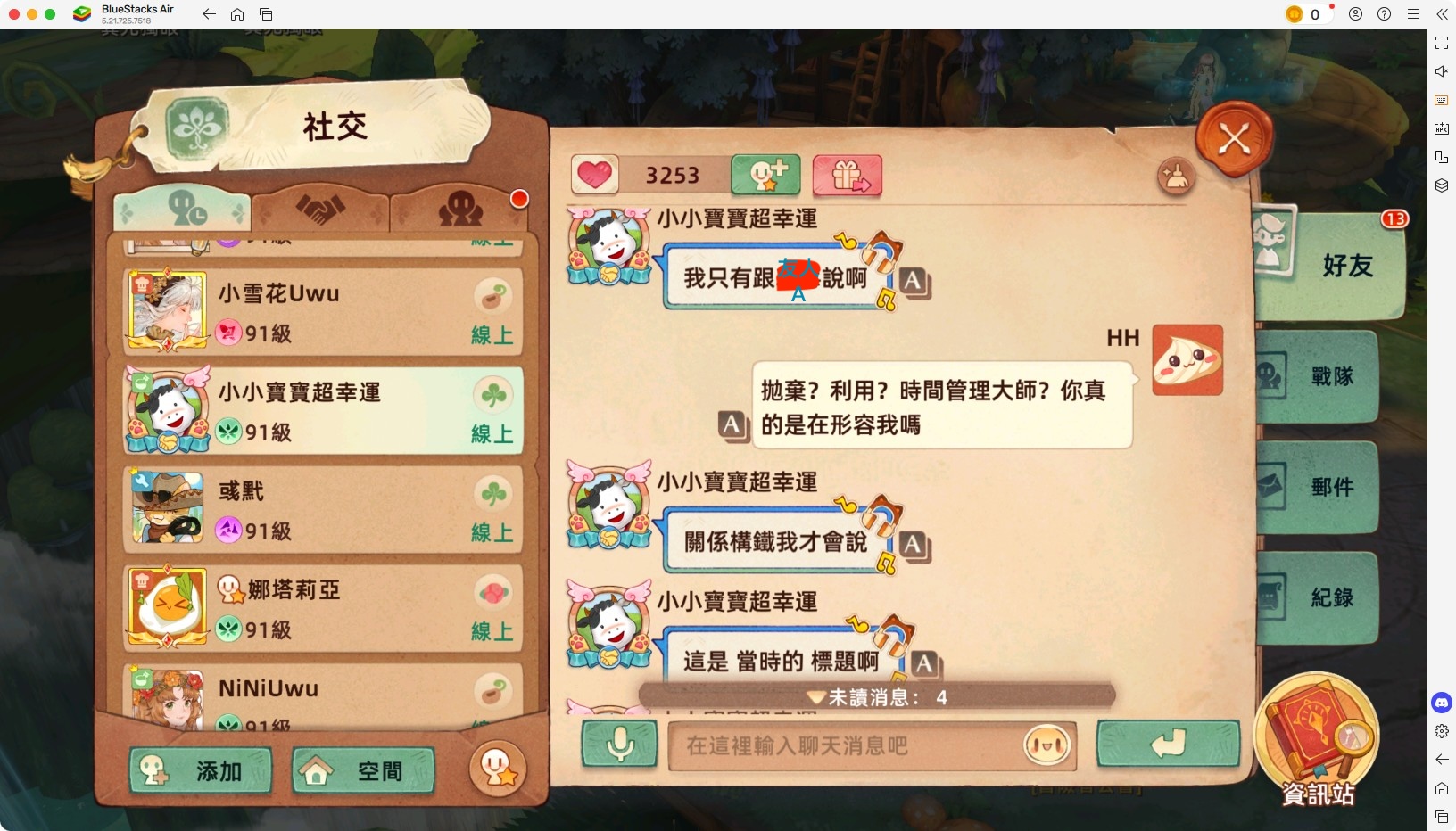Click the golden smiley face icon above the chat
The image size is (1456, 831).
(x=497, y=768)
